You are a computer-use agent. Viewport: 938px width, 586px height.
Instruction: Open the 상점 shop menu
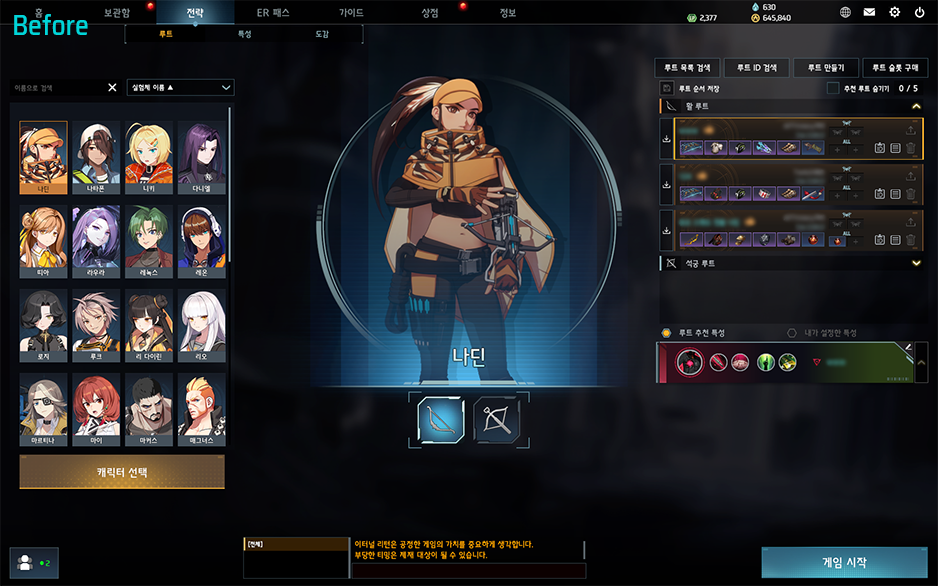(430, 13)
